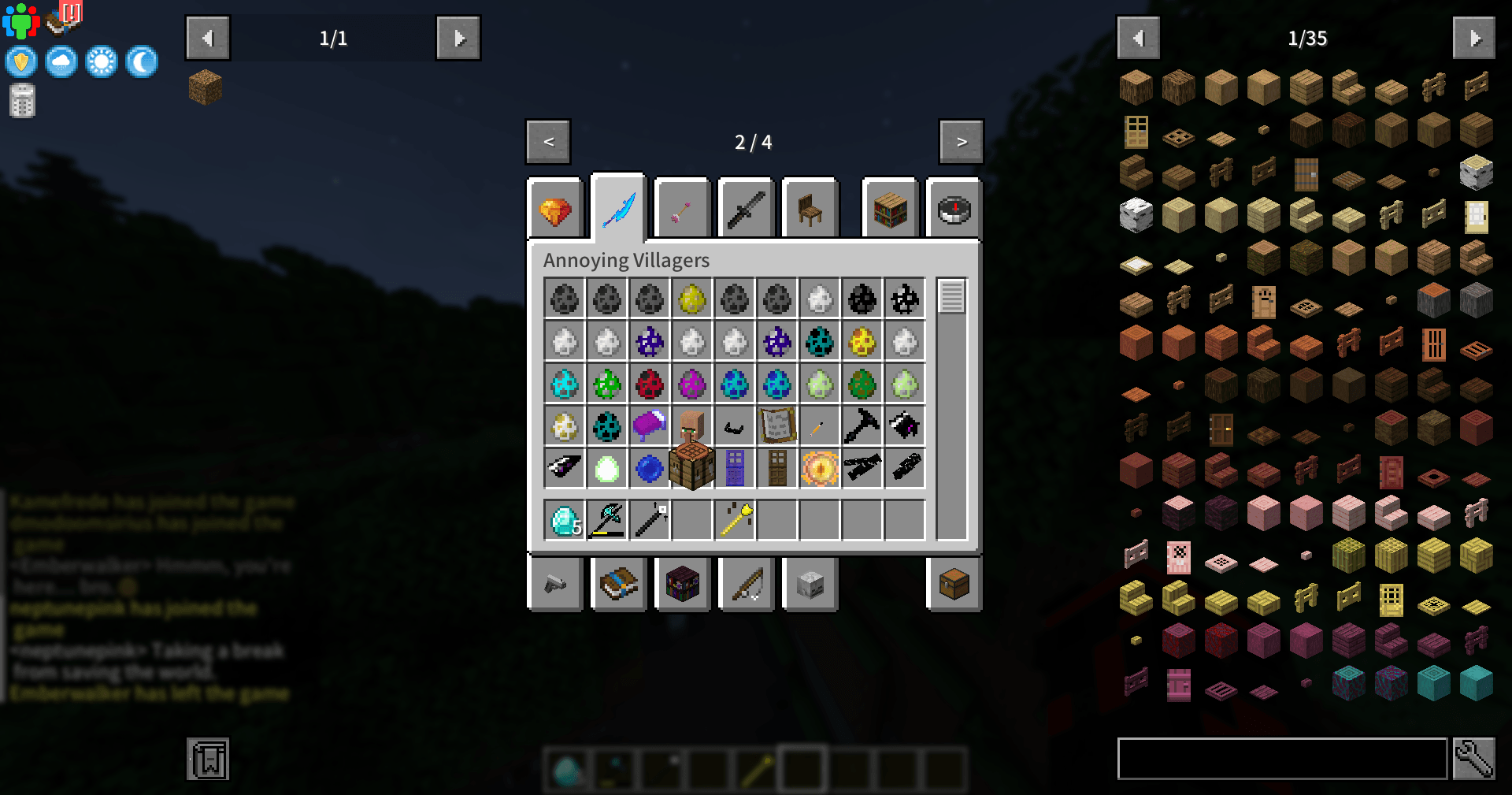Open the survival inventory chest tab

[954, 584]
